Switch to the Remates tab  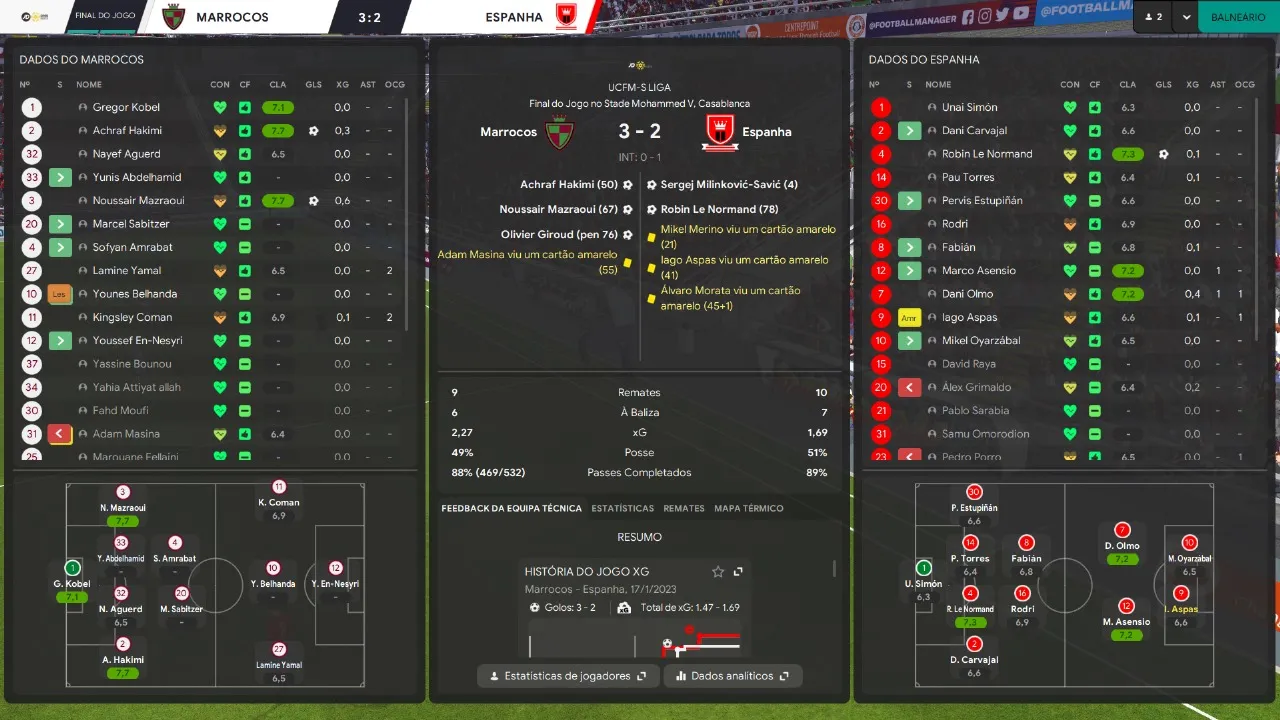(684, 508)
